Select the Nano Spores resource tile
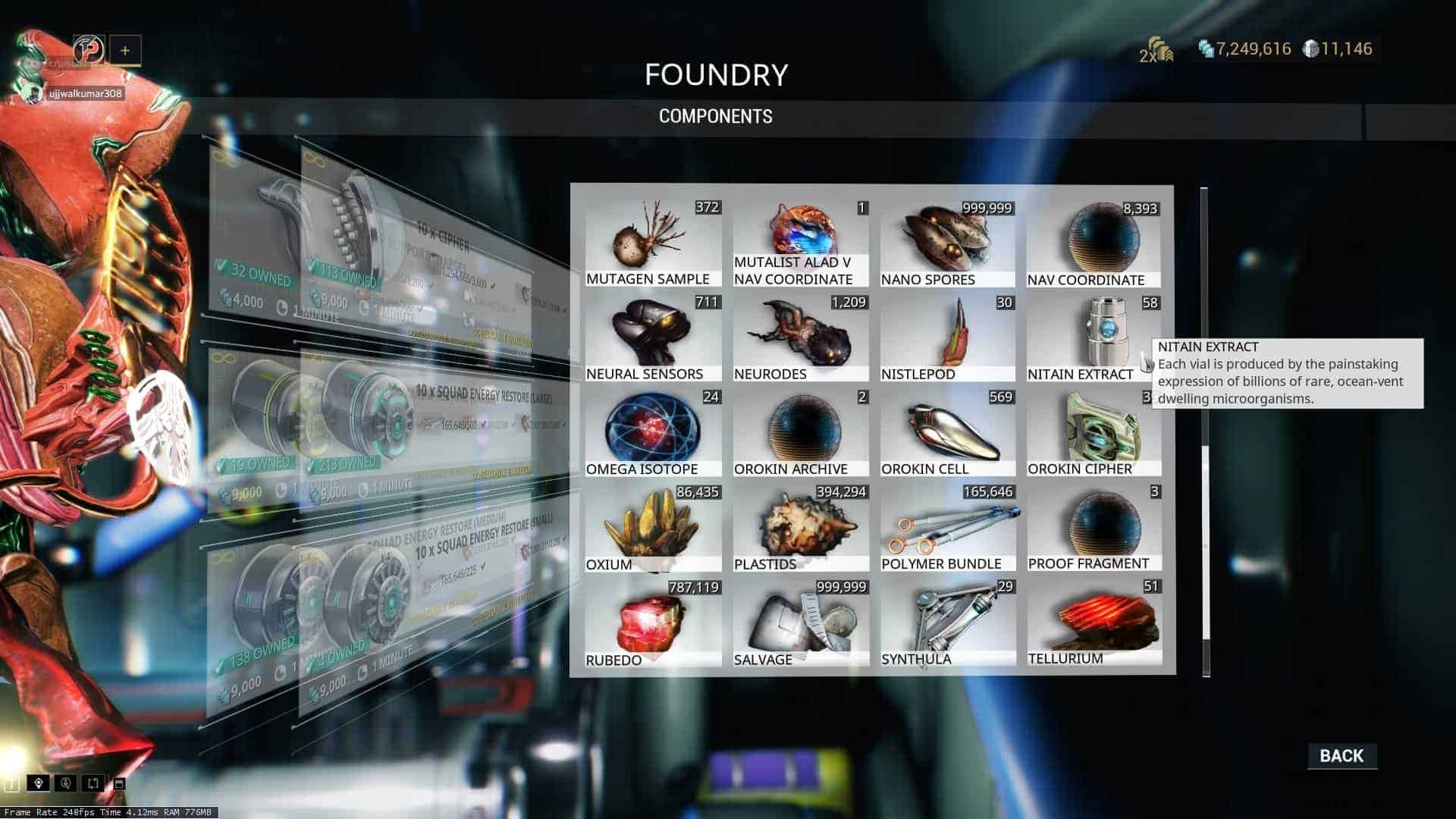Screen dimensions: 1456x819 (x=948, y=243)
